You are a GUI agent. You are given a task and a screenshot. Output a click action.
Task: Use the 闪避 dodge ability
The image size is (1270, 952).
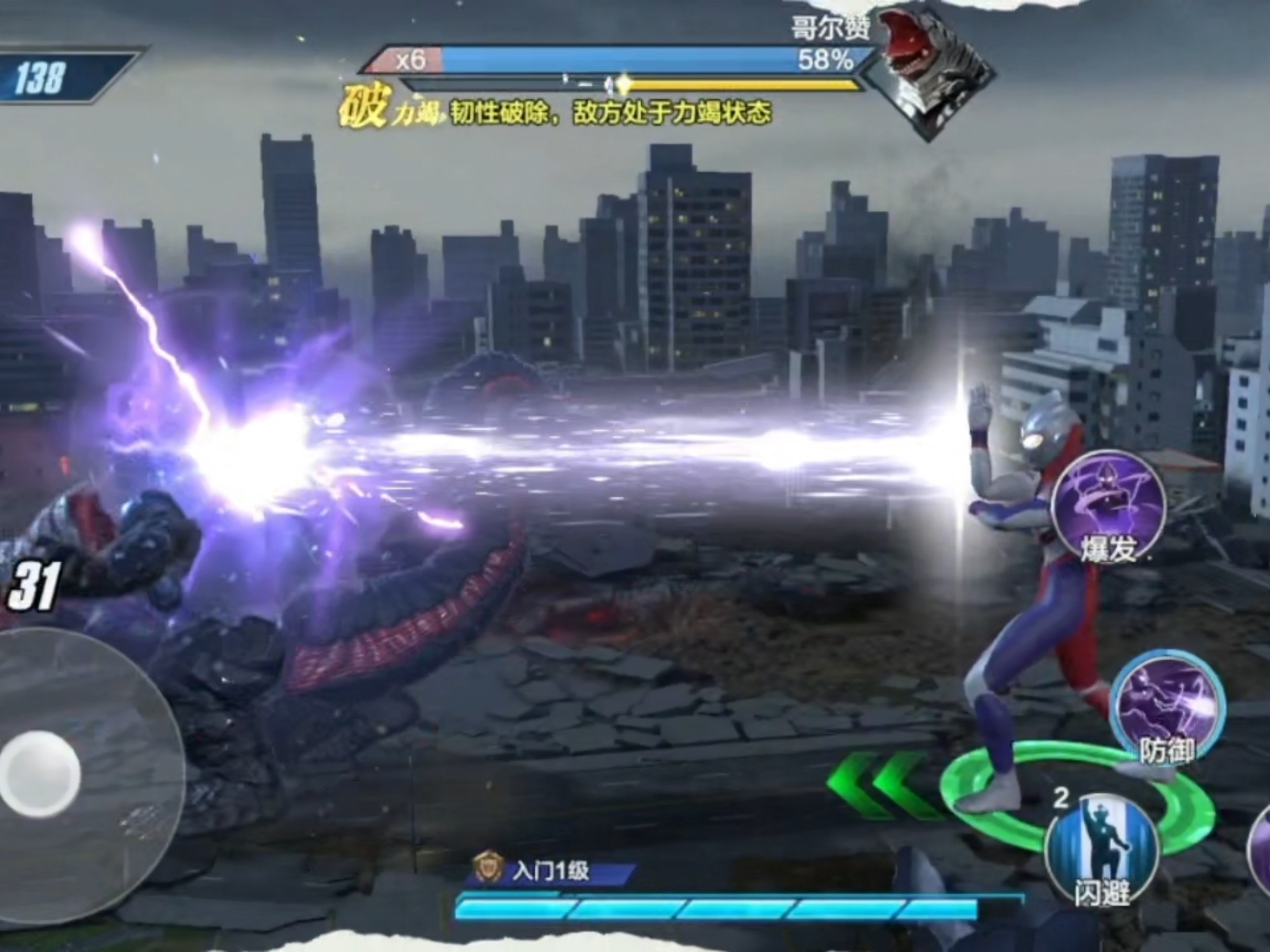[x=1102, y=850]
